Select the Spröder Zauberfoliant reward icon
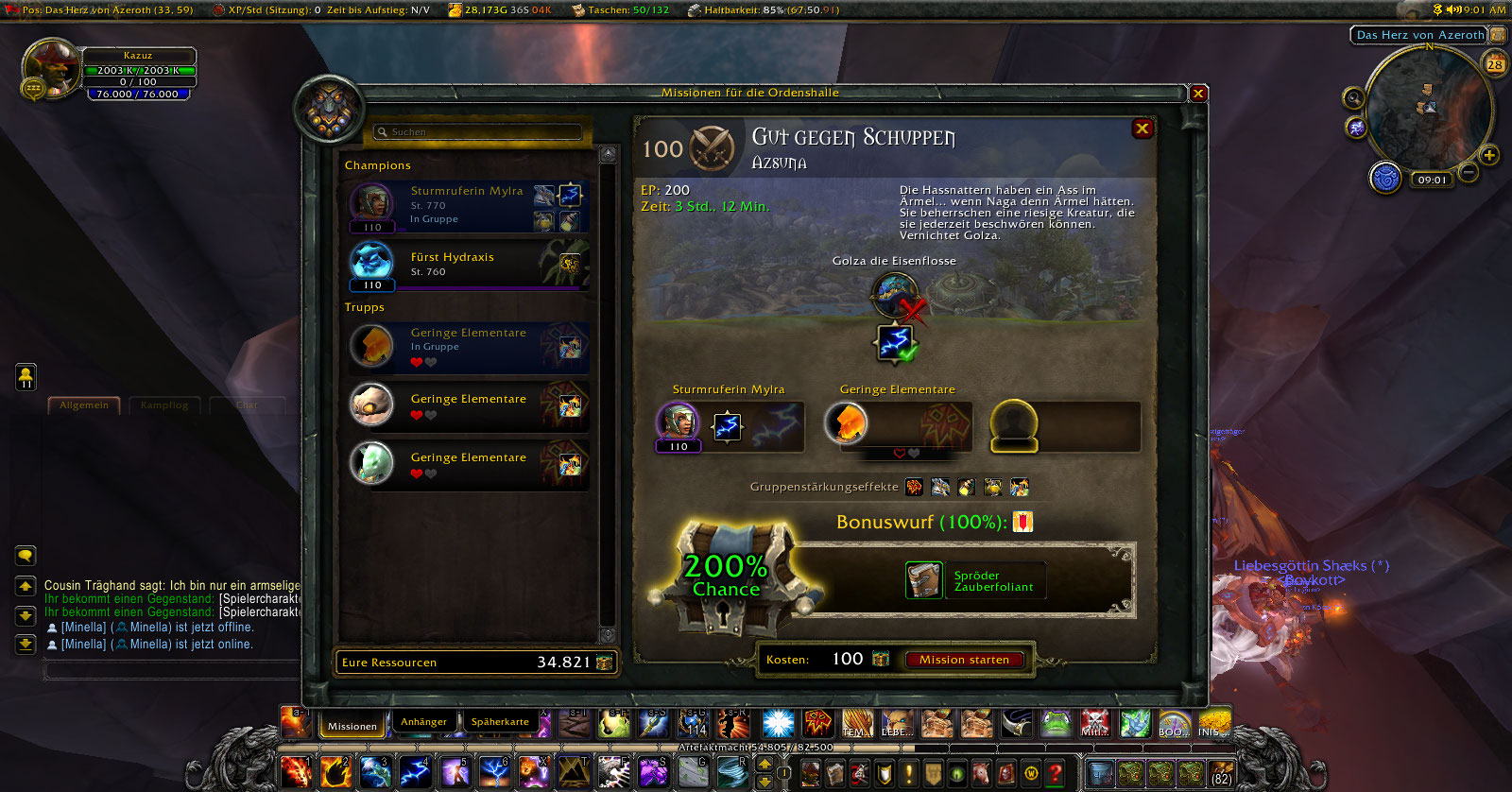 tap(924, 580)
